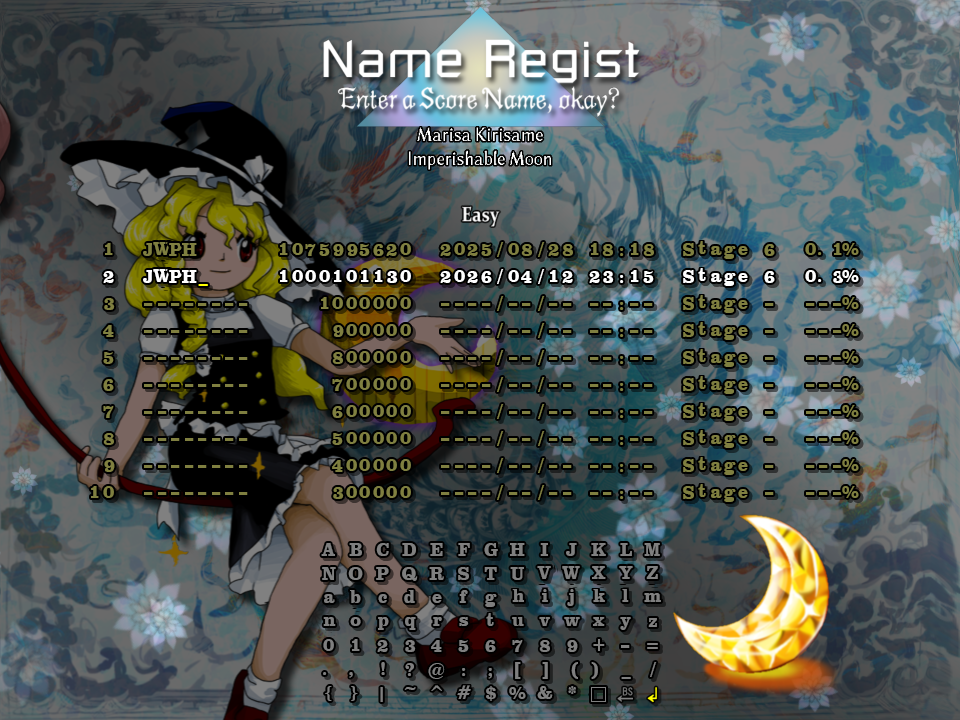Select the dollar sign key
This screenshot has width=960, height=720.
coord(490,694)
